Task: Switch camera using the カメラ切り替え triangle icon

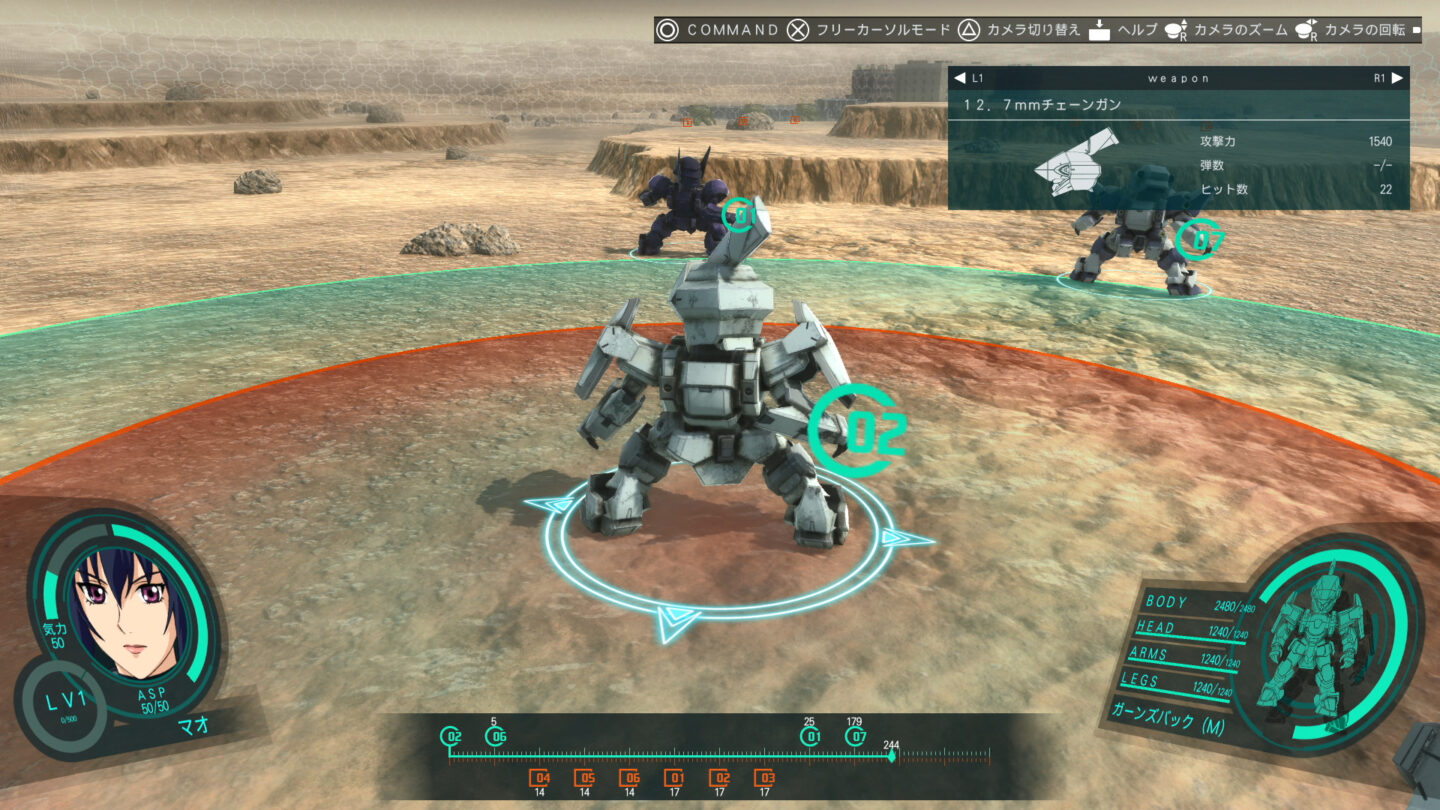Action: 967,30
